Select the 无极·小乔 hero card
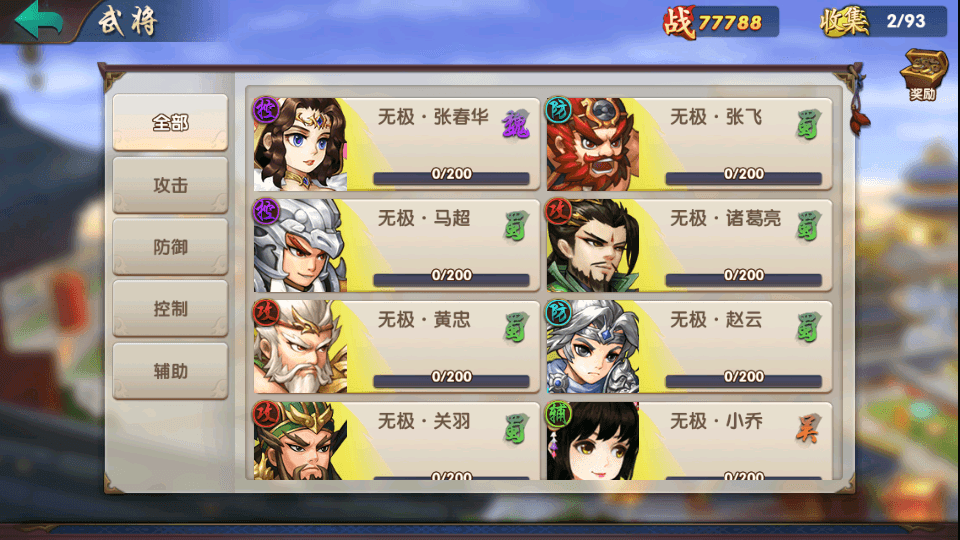 (x=688, y=440)
